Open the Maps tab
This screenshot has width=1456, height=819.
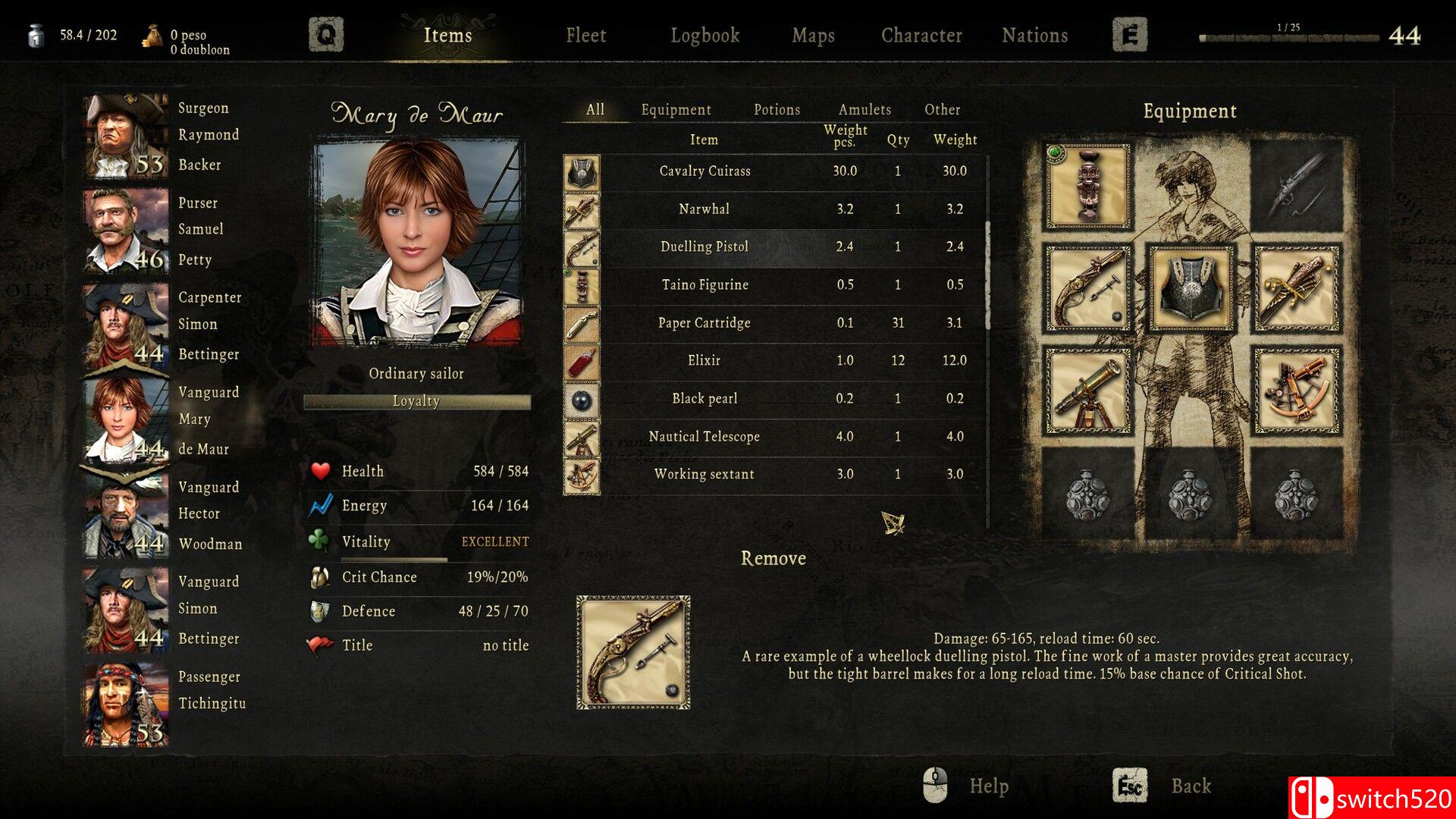(813, 36)
